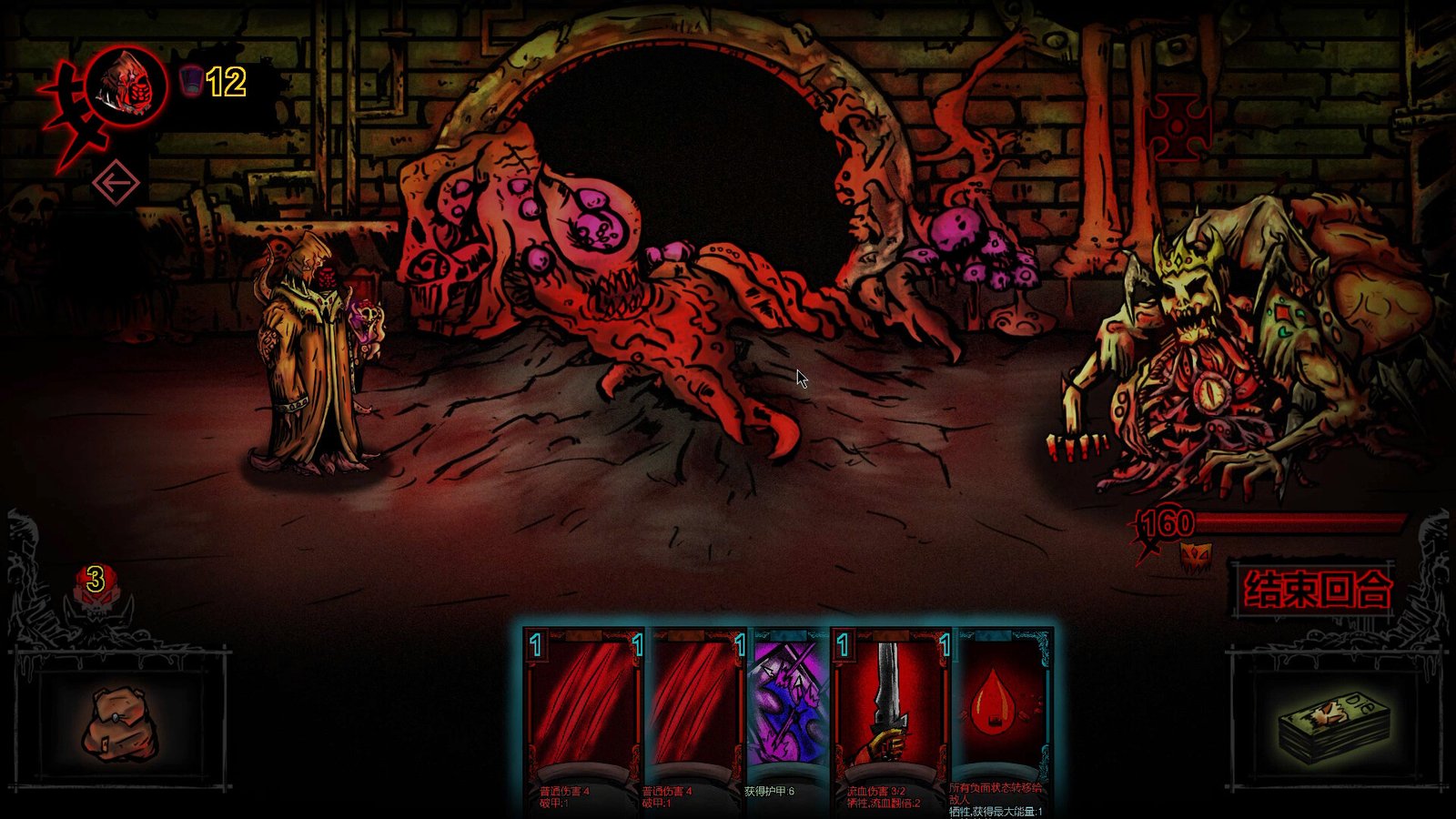1456x819 pixels.
Task: Click the diamond back arrow button
Action: (116, 184)
